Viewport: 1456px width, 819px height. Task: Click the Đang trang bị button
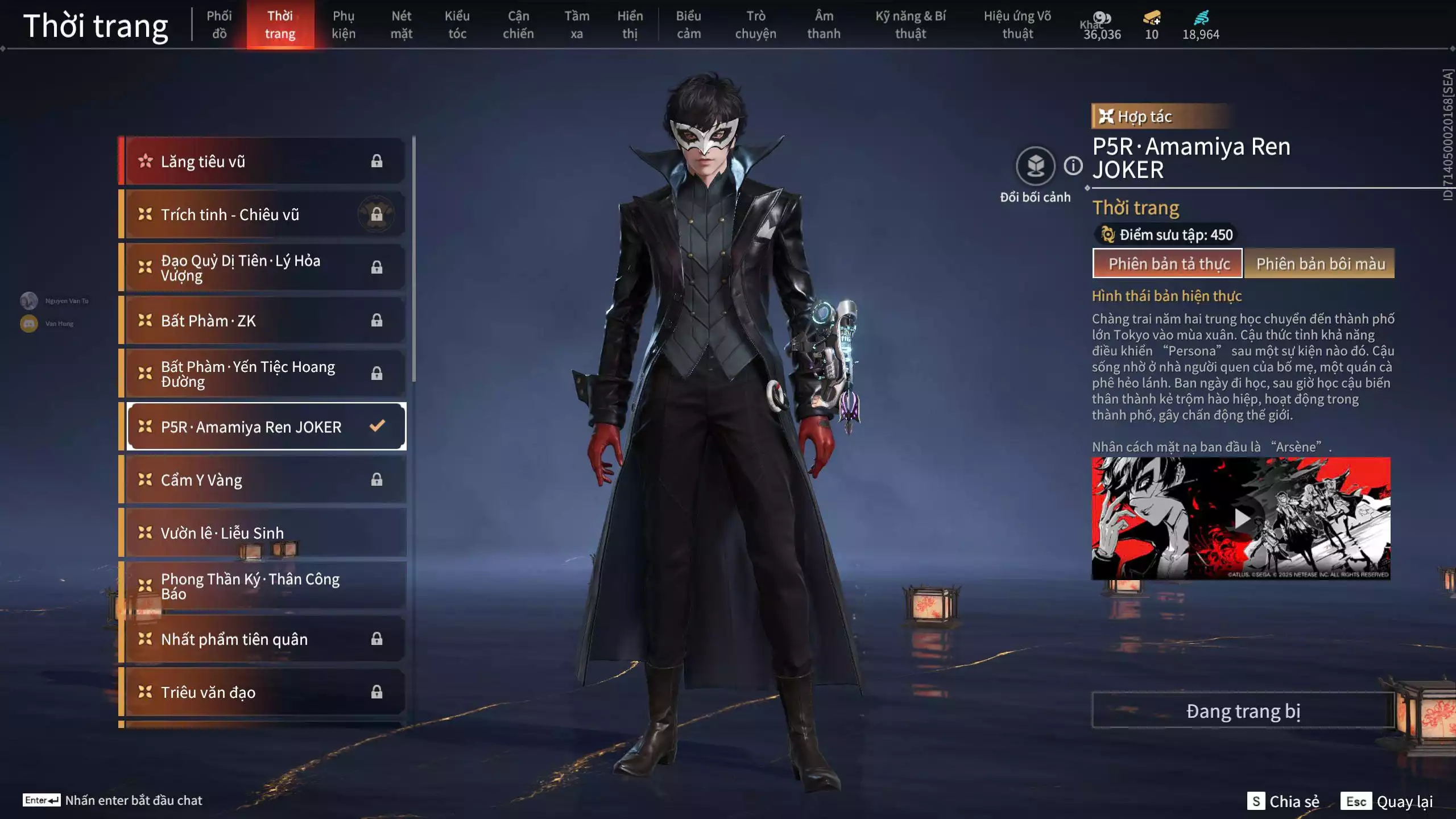(1243, 711)
